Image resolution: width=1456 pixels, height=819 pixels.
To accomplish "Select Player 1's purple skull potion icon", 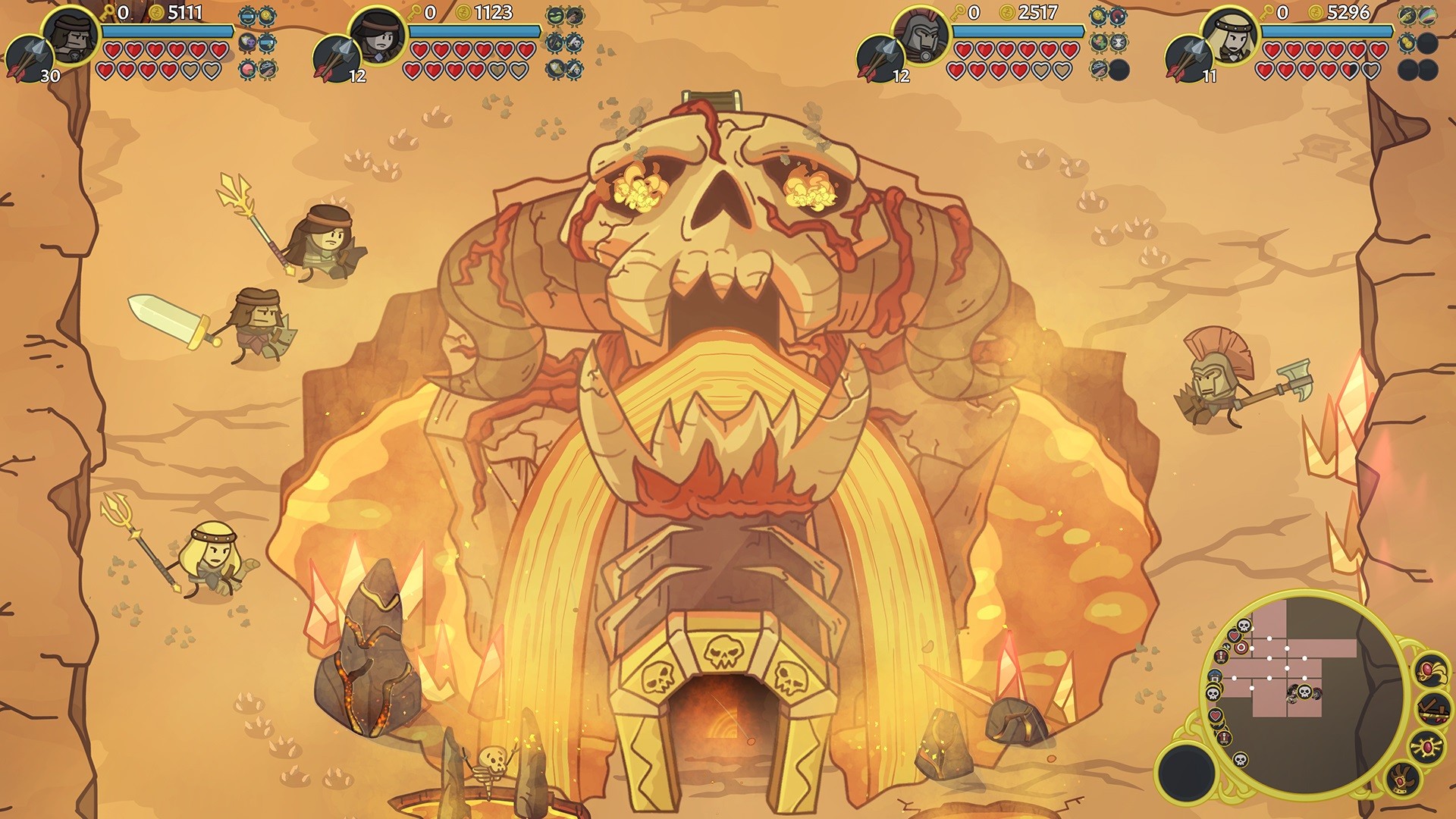I will 248,42.
